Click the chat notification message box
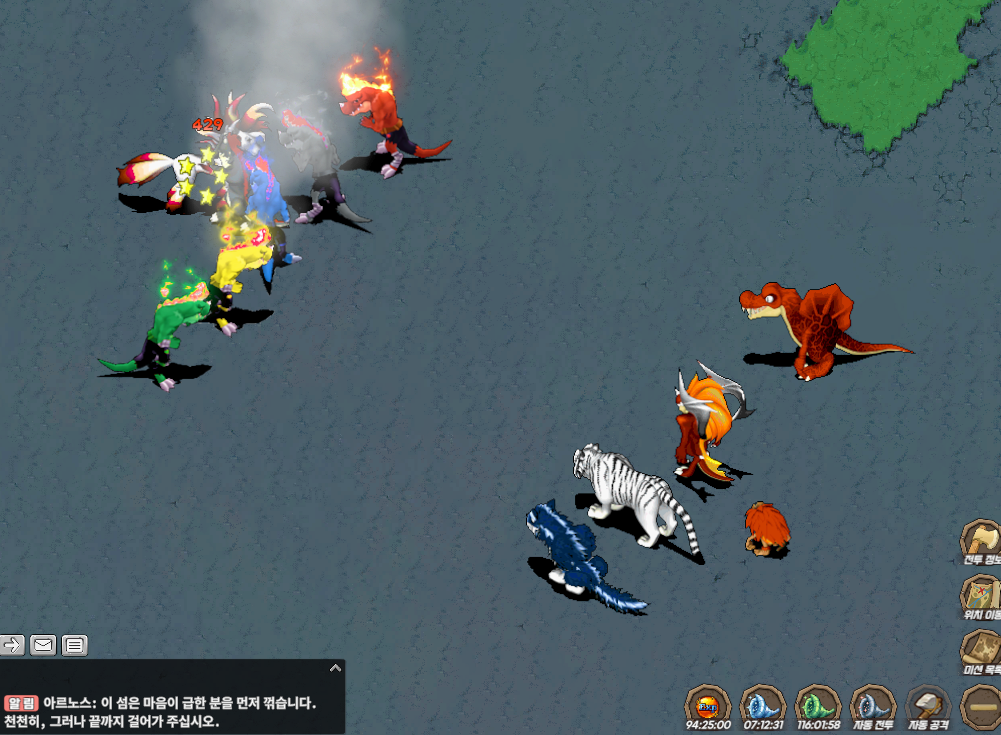This screenshot has height=735, width=1001. coord(170,711)
